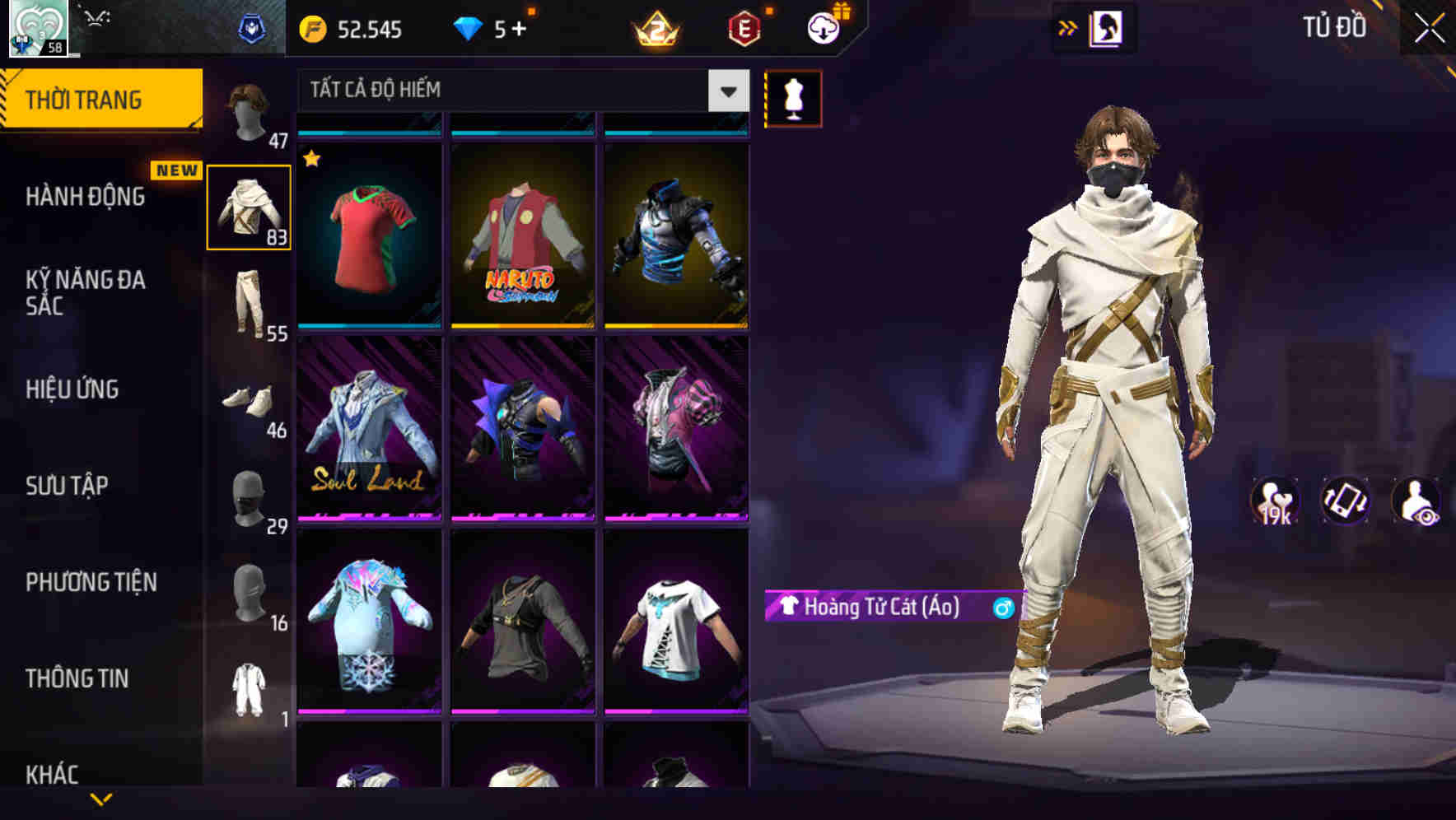Viewport: 1456px width, 820px height.
Task: Collapse the sidebar using the bottom chevron
Action: [x=101, y=799]
